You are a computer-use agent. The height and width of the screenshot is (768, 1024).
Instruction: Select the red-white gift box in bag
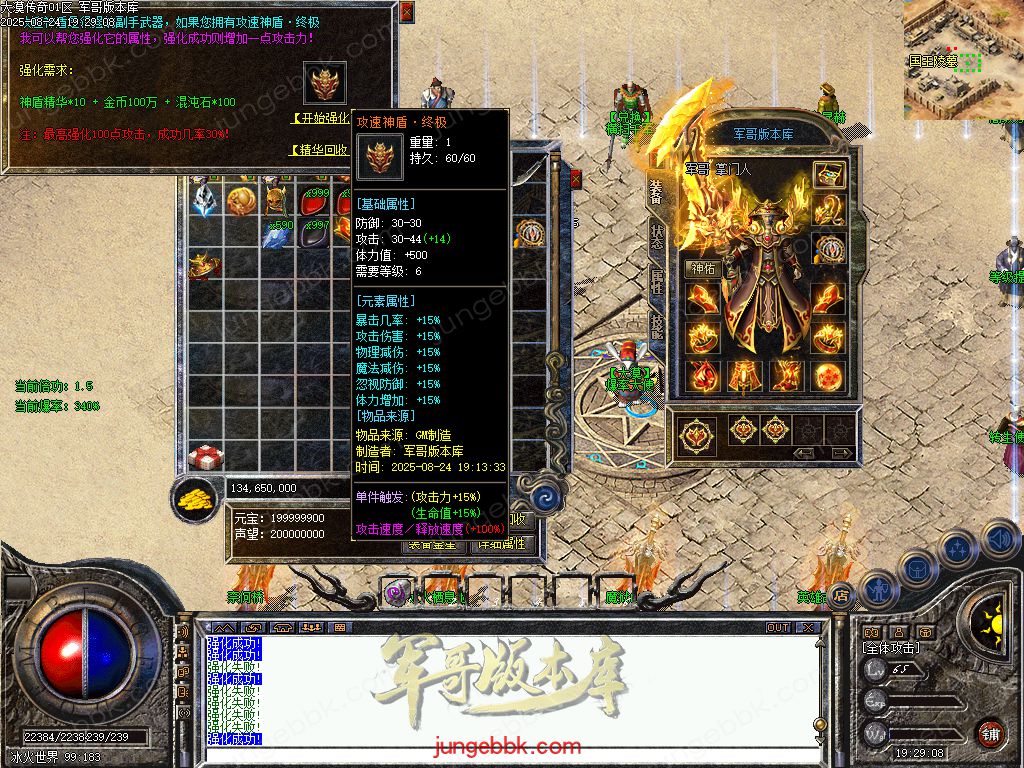[205, 458]
